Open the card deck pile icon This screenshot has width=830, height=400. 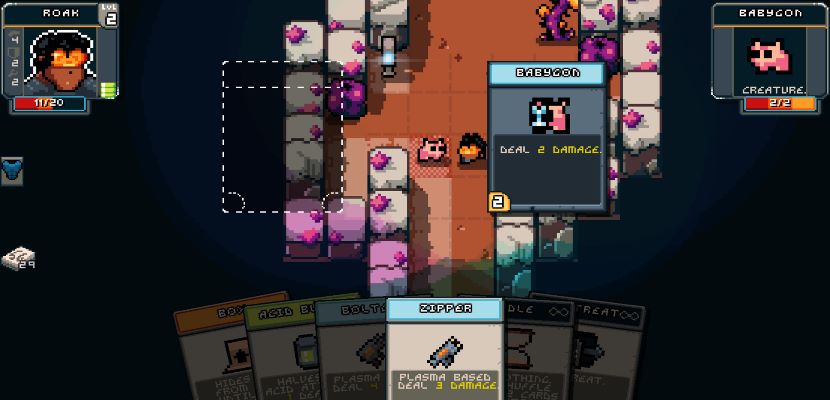click(18, 259)
